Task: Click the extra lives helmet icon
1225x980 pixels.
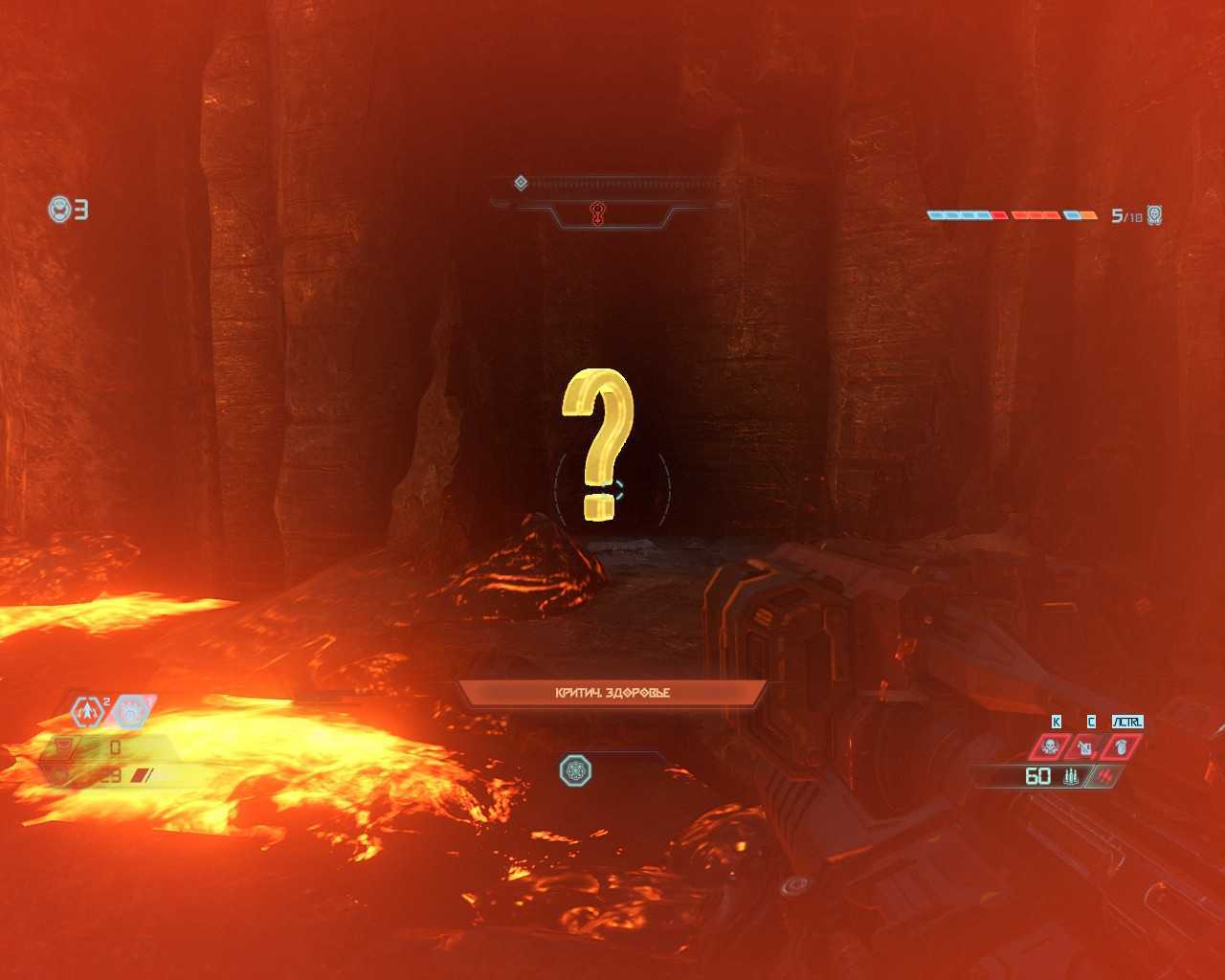Action: [59, 209]
